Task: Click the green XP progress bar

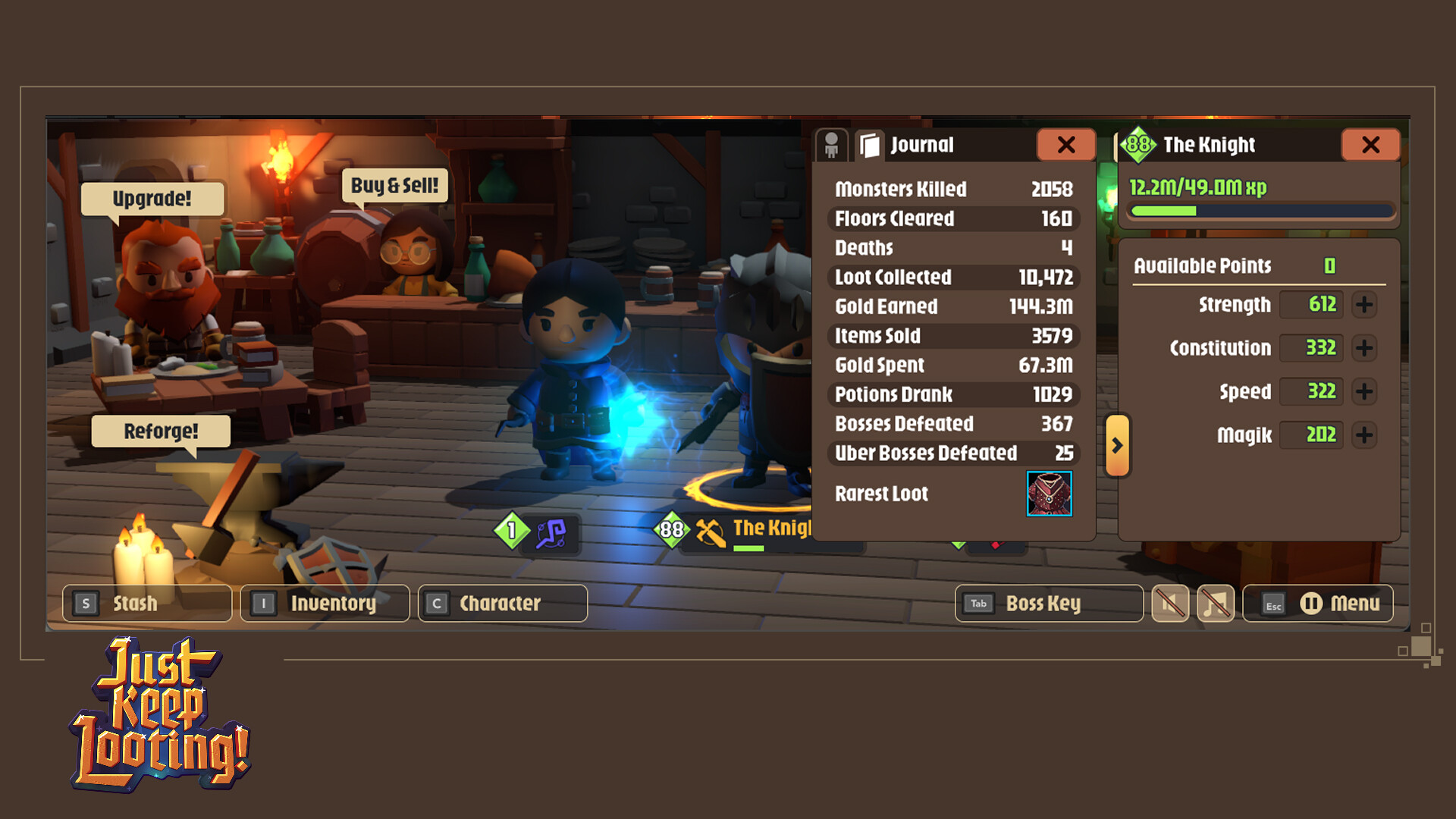Action: tap(1261, 212)
